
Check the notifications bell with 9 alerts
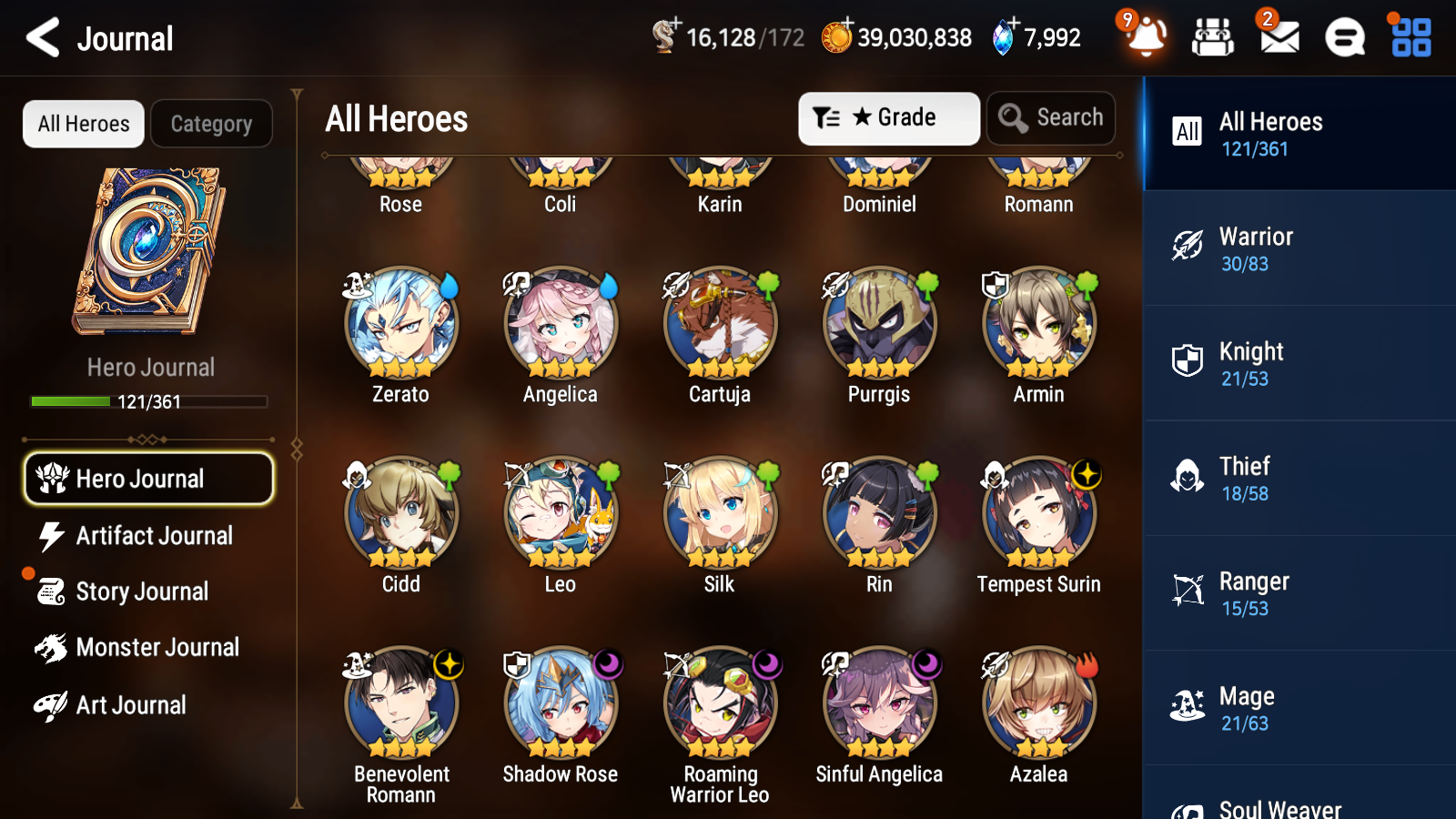tap(1146, 37)
